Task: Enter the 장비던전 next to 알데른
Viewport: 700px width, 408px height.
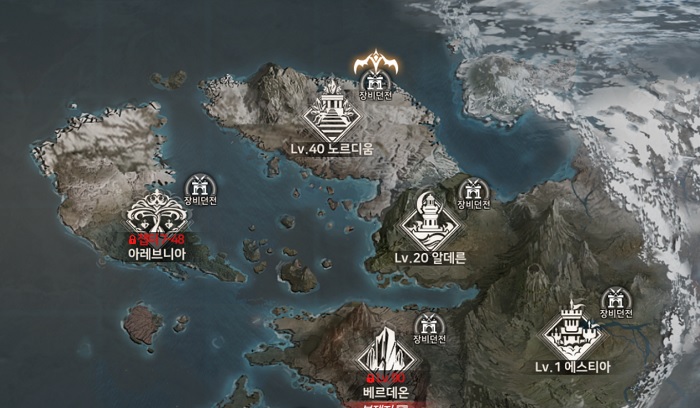Action: [472, 189]
